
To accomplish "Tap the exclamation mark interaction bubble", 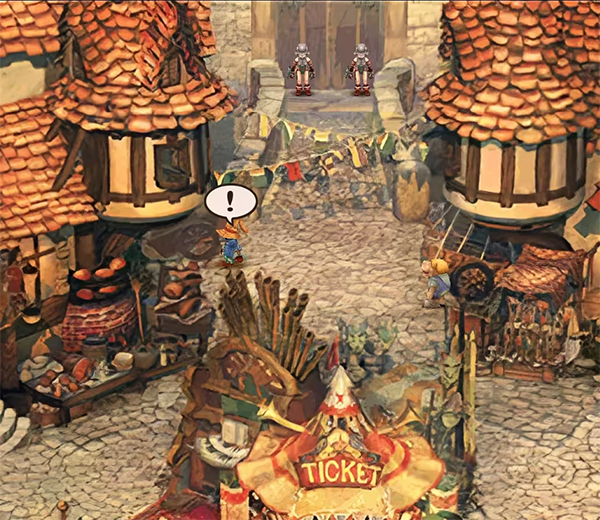I will pos(230,203).
